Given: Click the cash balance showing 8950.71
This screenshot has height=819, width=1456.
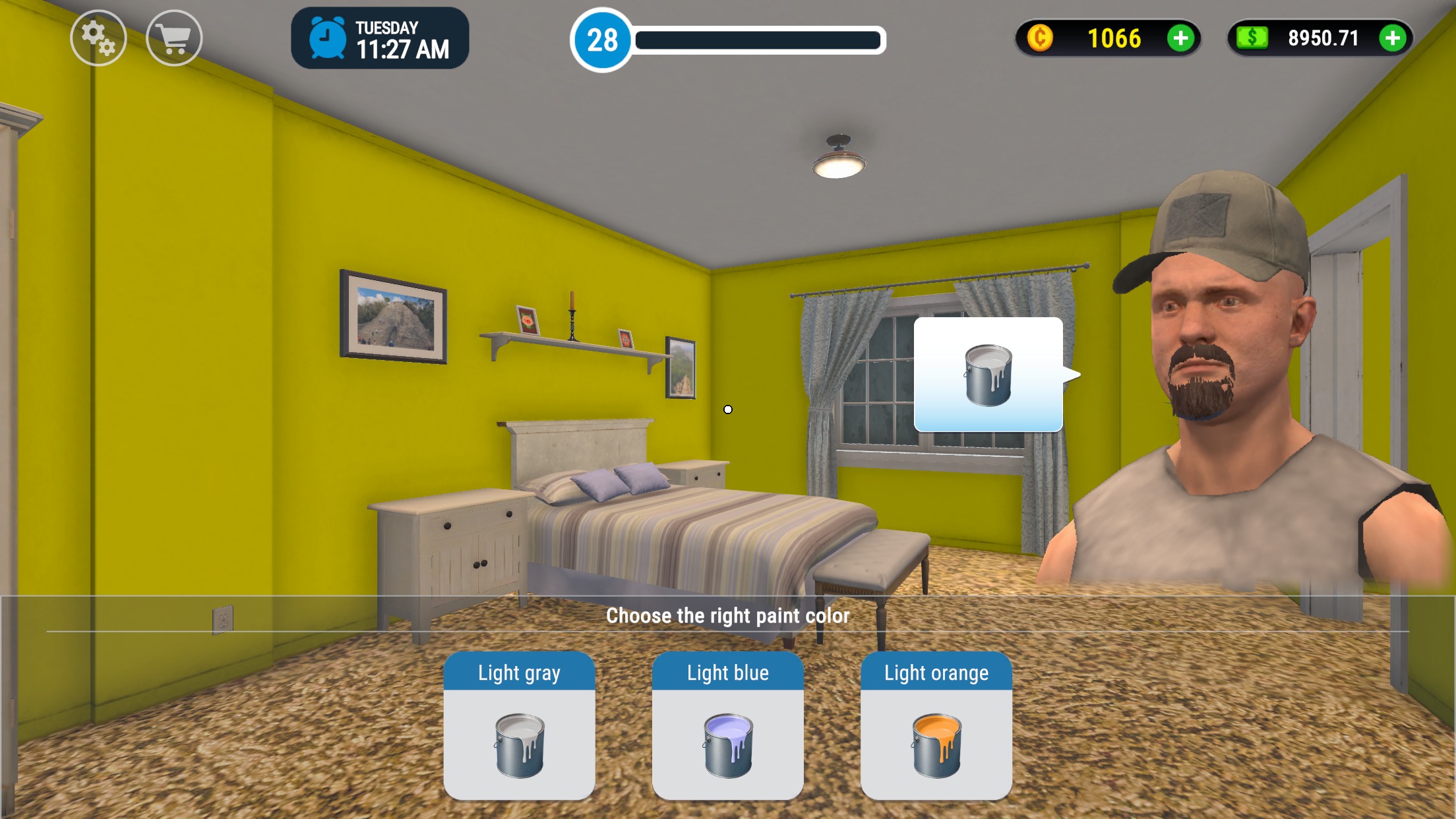Looking at the screenshot, I should pyautogui.click(x=1323, y=39).
